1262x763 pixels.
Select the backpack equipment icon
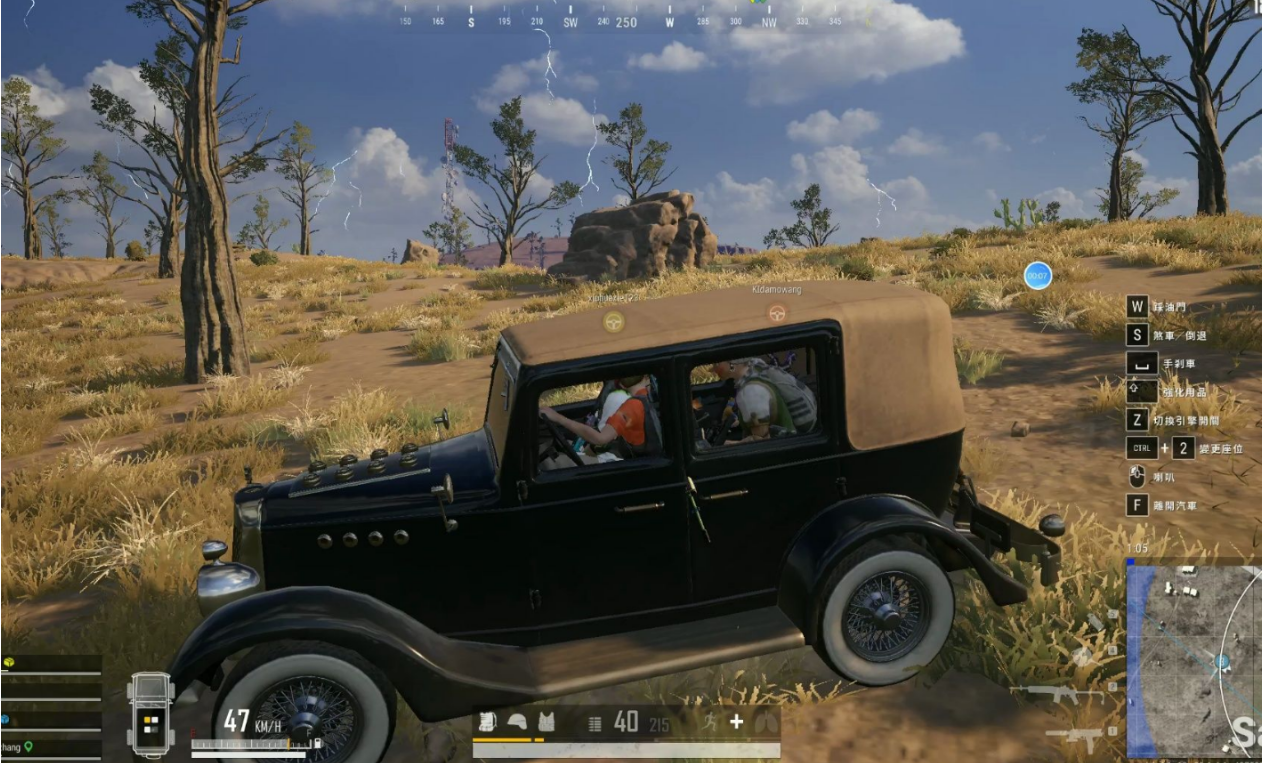pyautogui.click(x=487, y=722)
